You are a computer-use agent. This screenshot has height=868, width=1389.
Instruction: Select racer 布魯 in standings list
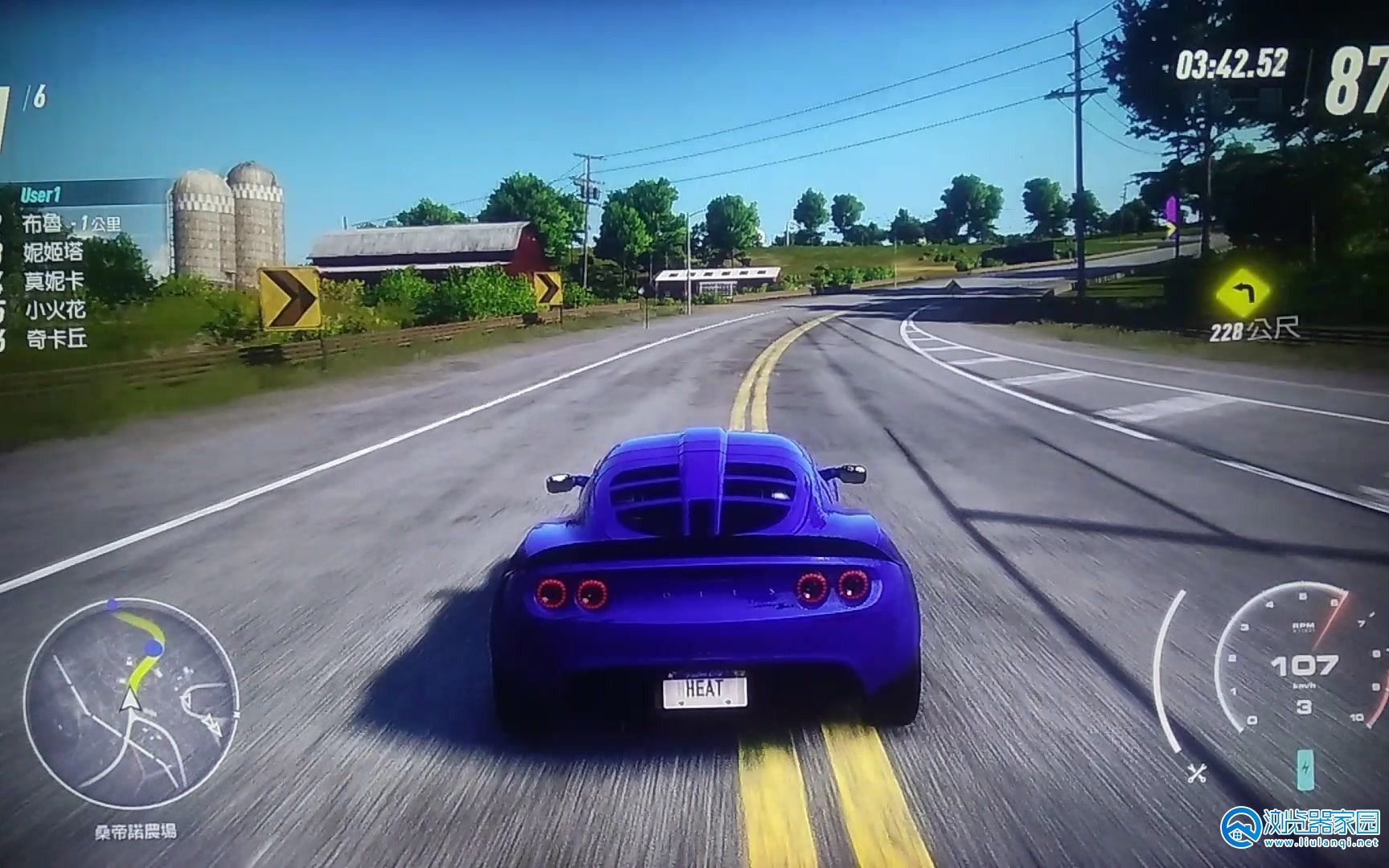pyautogui.click(x=44, y=221)
